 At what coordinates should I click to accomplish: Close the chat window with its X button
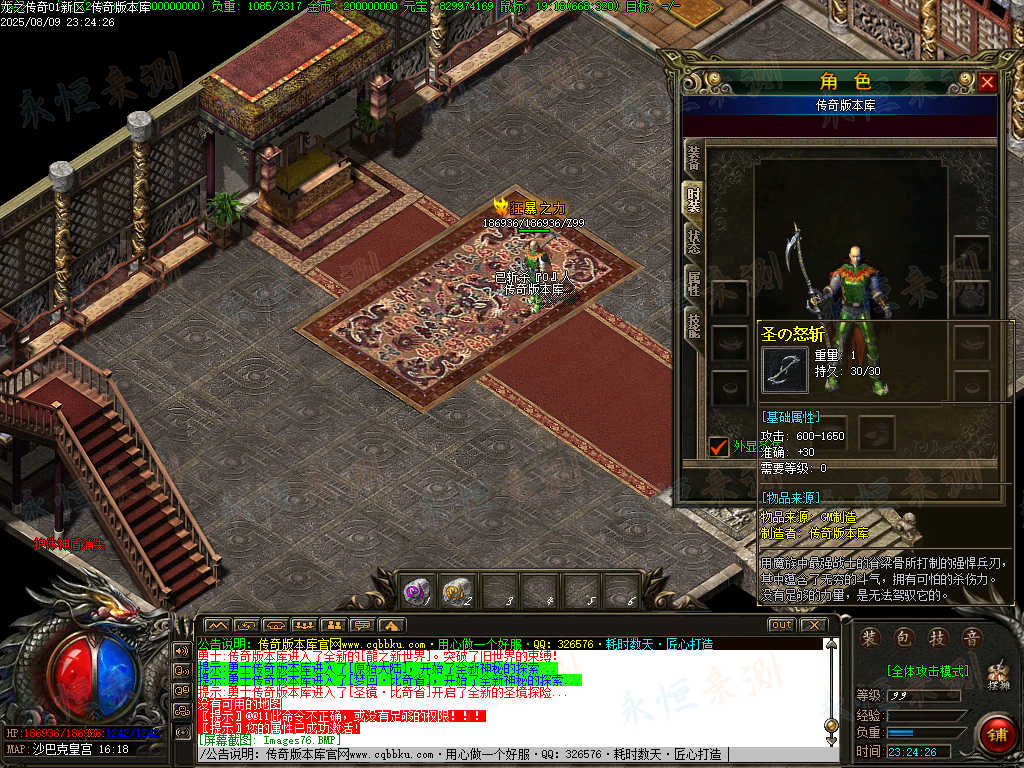point(813,625)
